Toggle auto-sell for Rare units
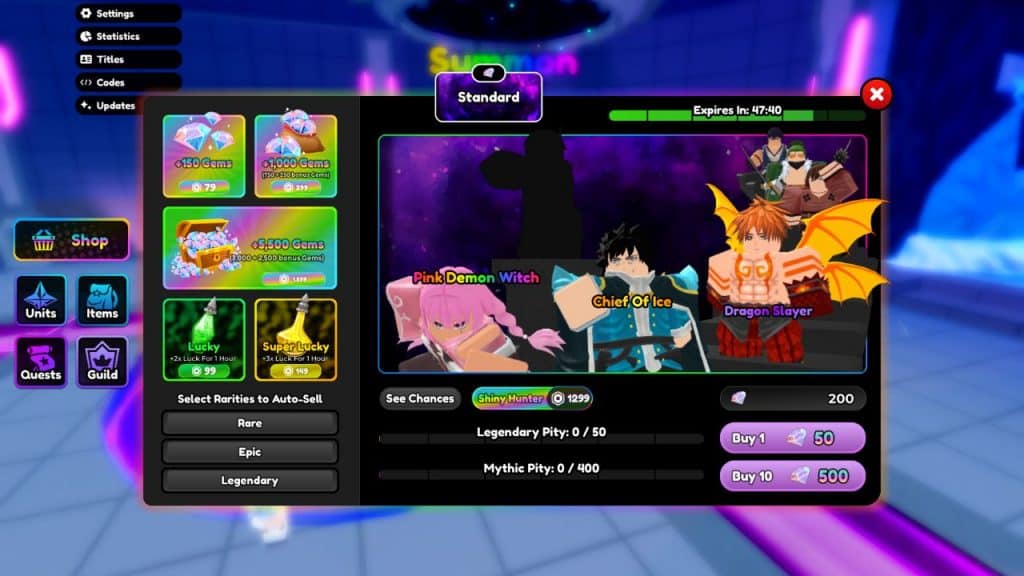The width and height of the screenshot is (1024, 576). pyautogui.click(x=250, y=423)
